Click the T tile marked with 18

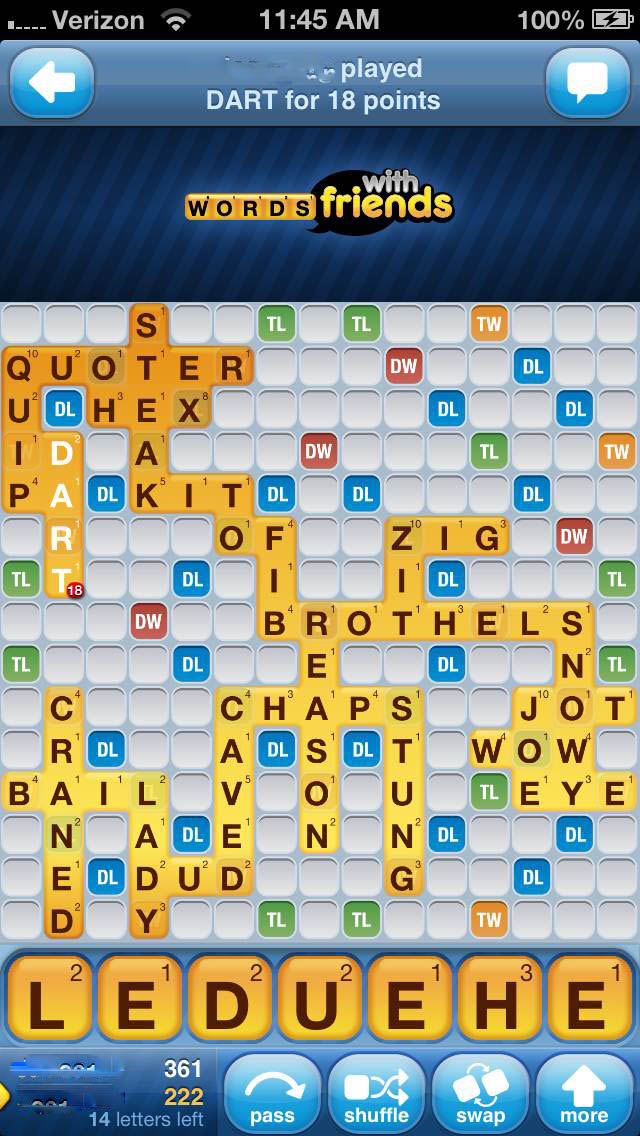coord(63,579)
